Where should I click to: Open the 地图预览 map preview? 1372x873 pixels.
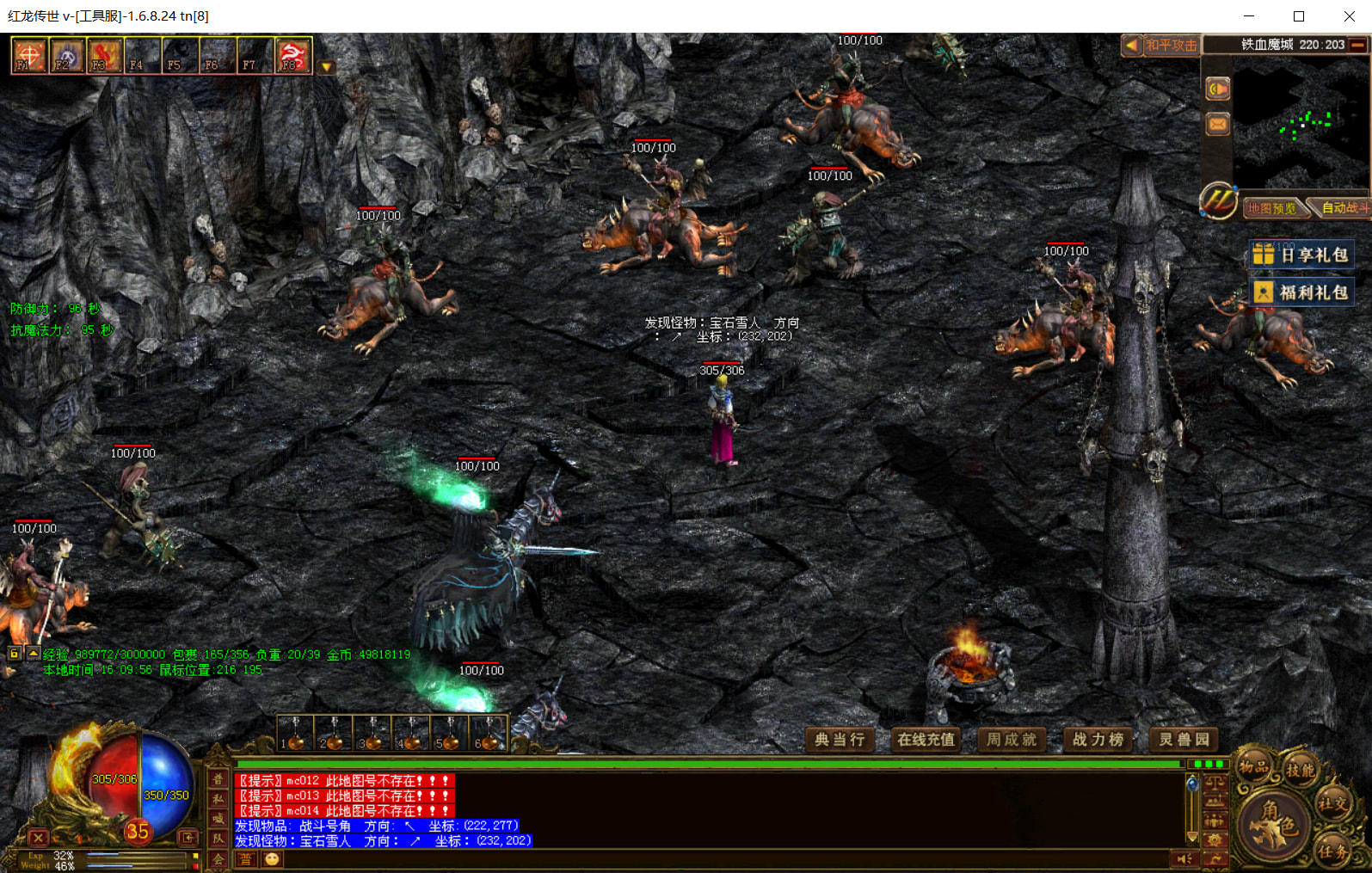pos(1272,208)
